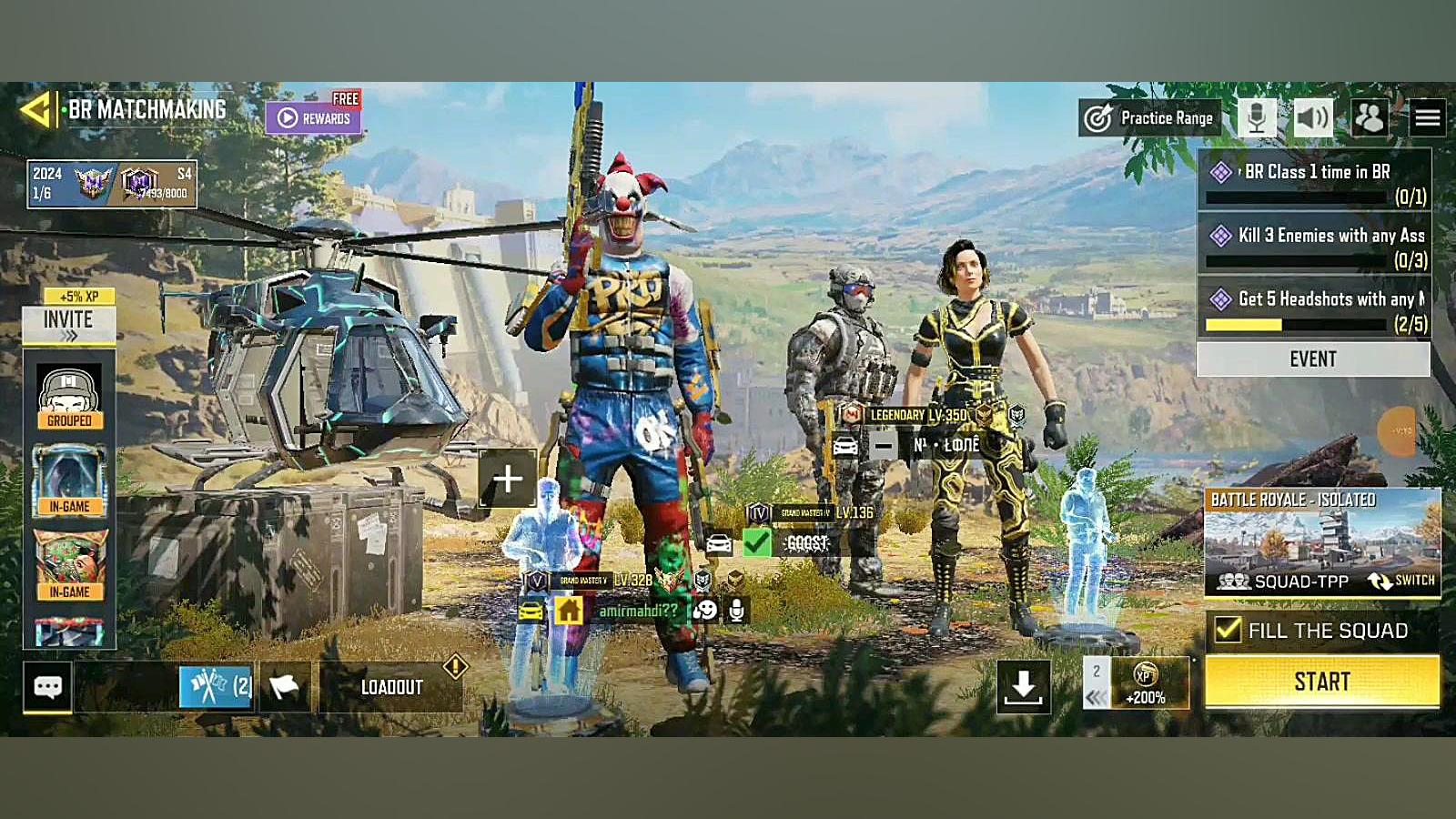Screen dimensions: 1456x819
Task: Switch the Battle Royale Isolated mode
Action: [1401, 581]
